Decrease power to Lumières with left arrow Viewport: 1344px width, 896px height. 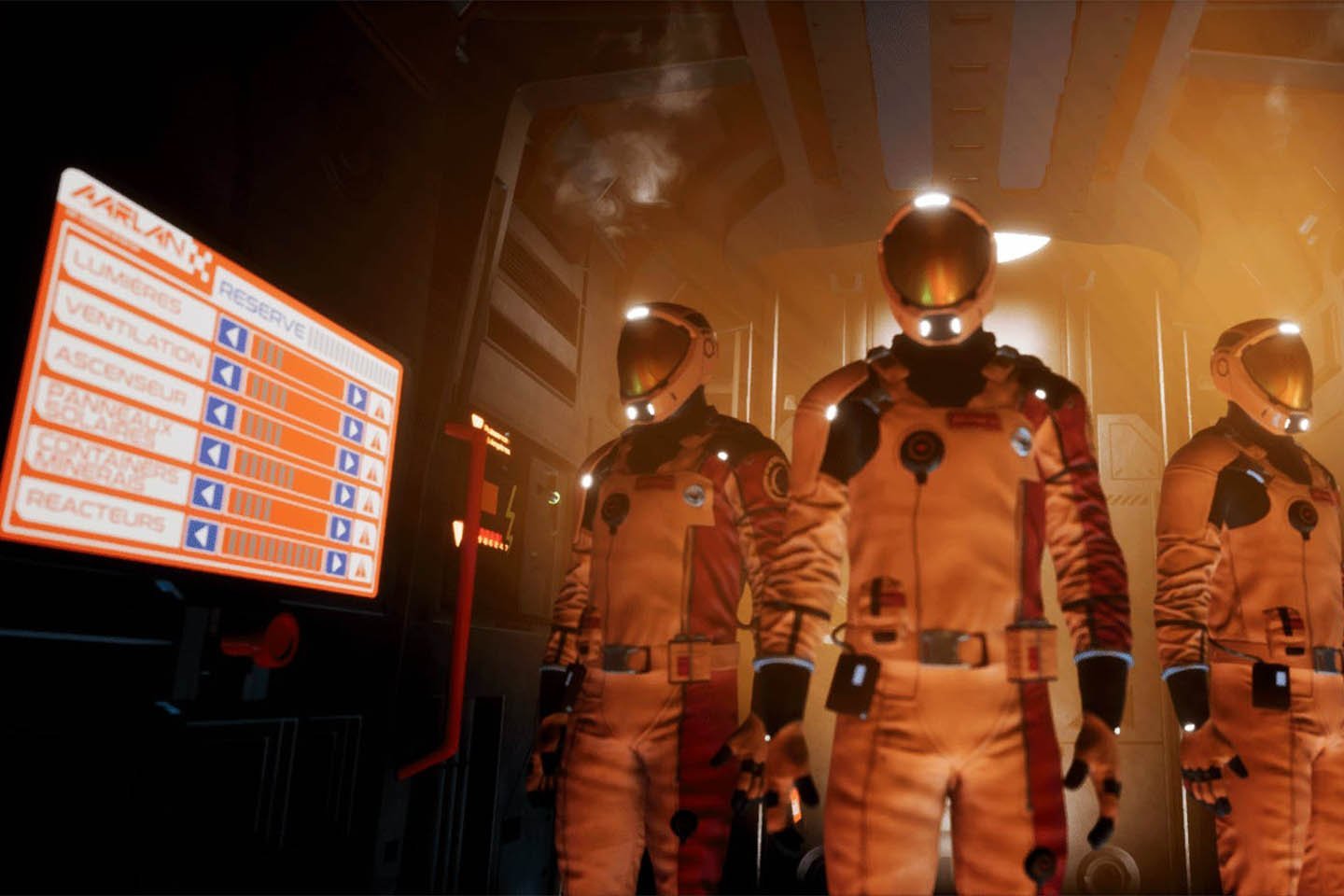[x=231, y=336]
